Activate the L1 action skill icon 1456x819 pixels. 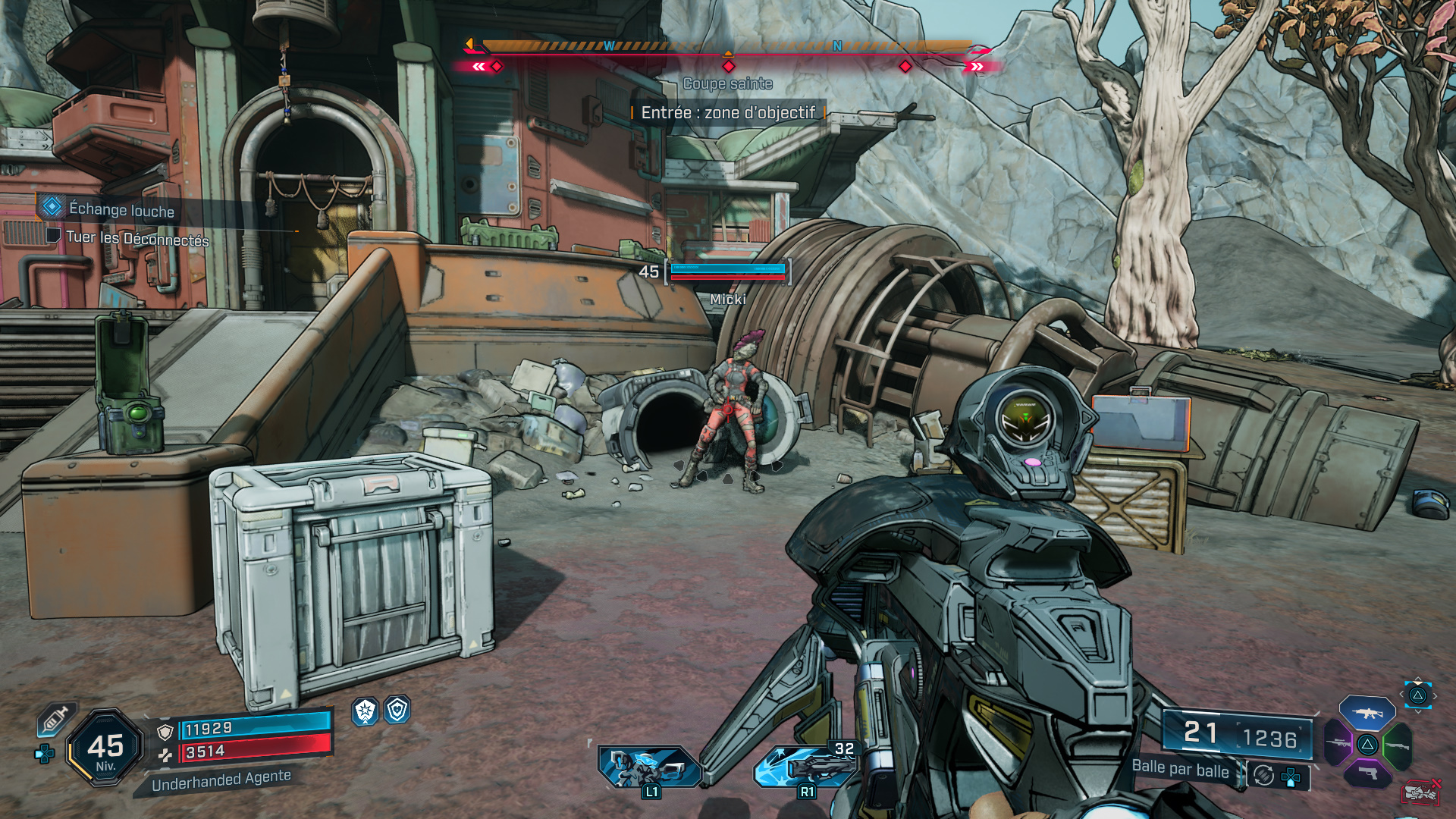tap(648, 767)
